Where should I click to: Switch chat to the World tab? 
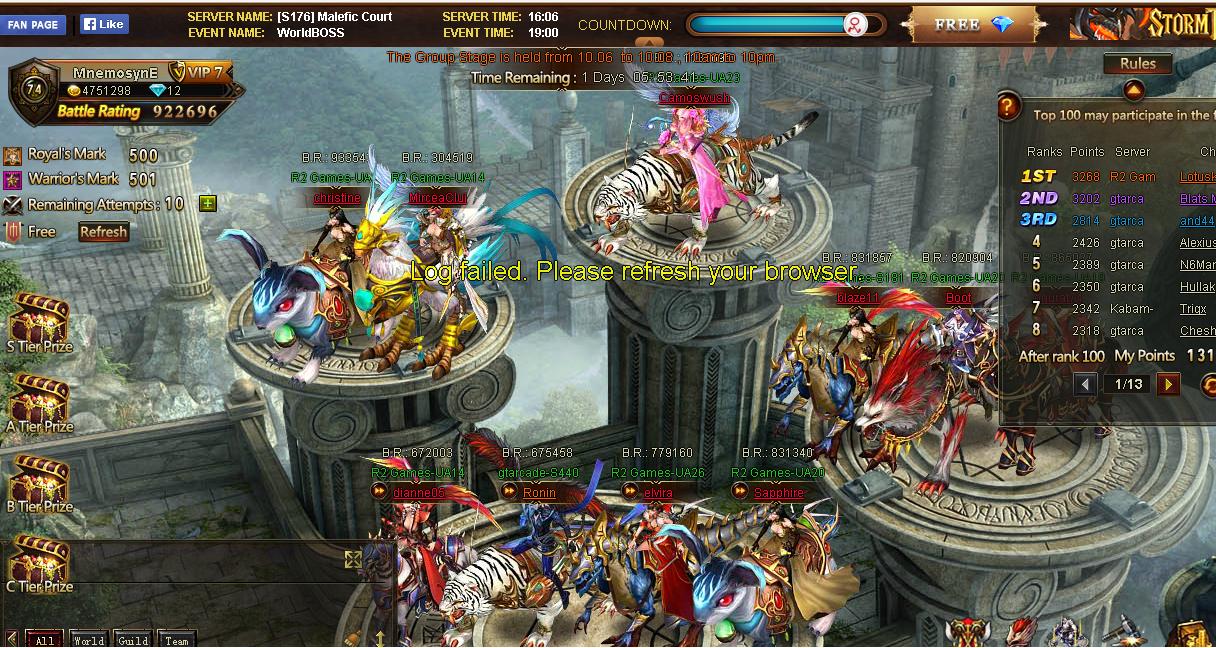pyautogui.click(x=88, y=640)
